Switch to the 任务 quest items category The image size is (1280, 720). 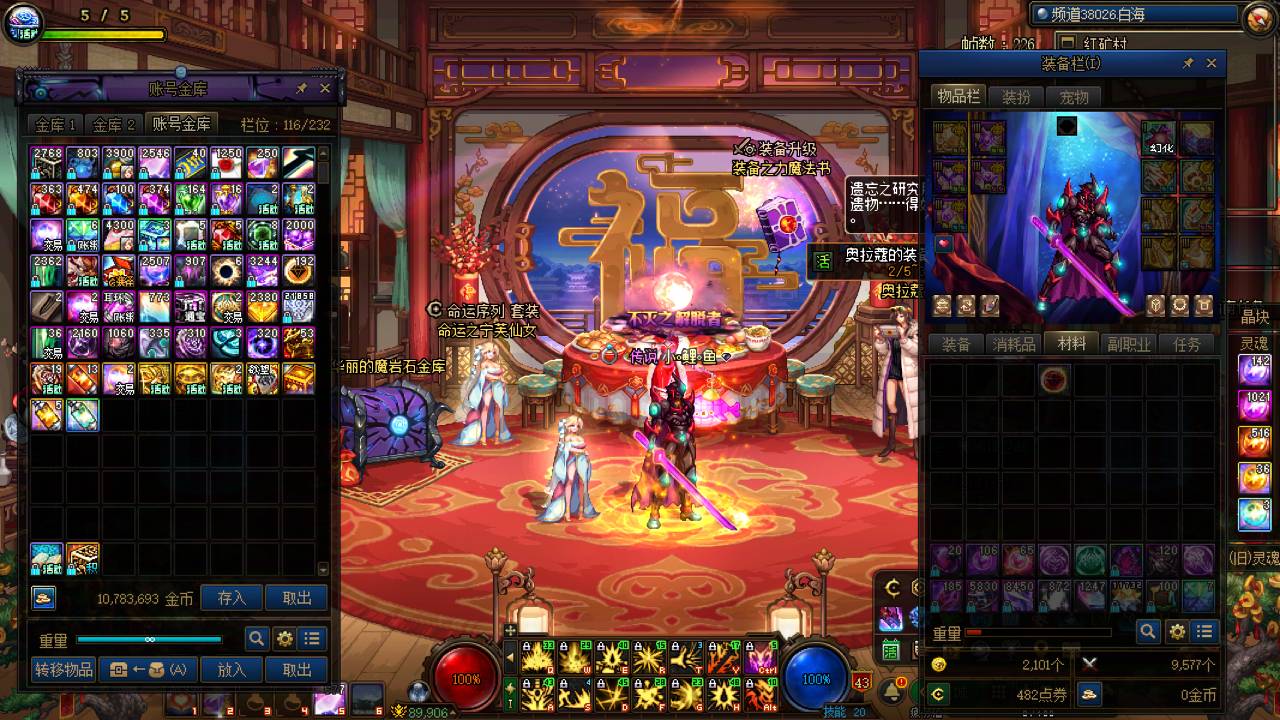(x=1187, y=345)
